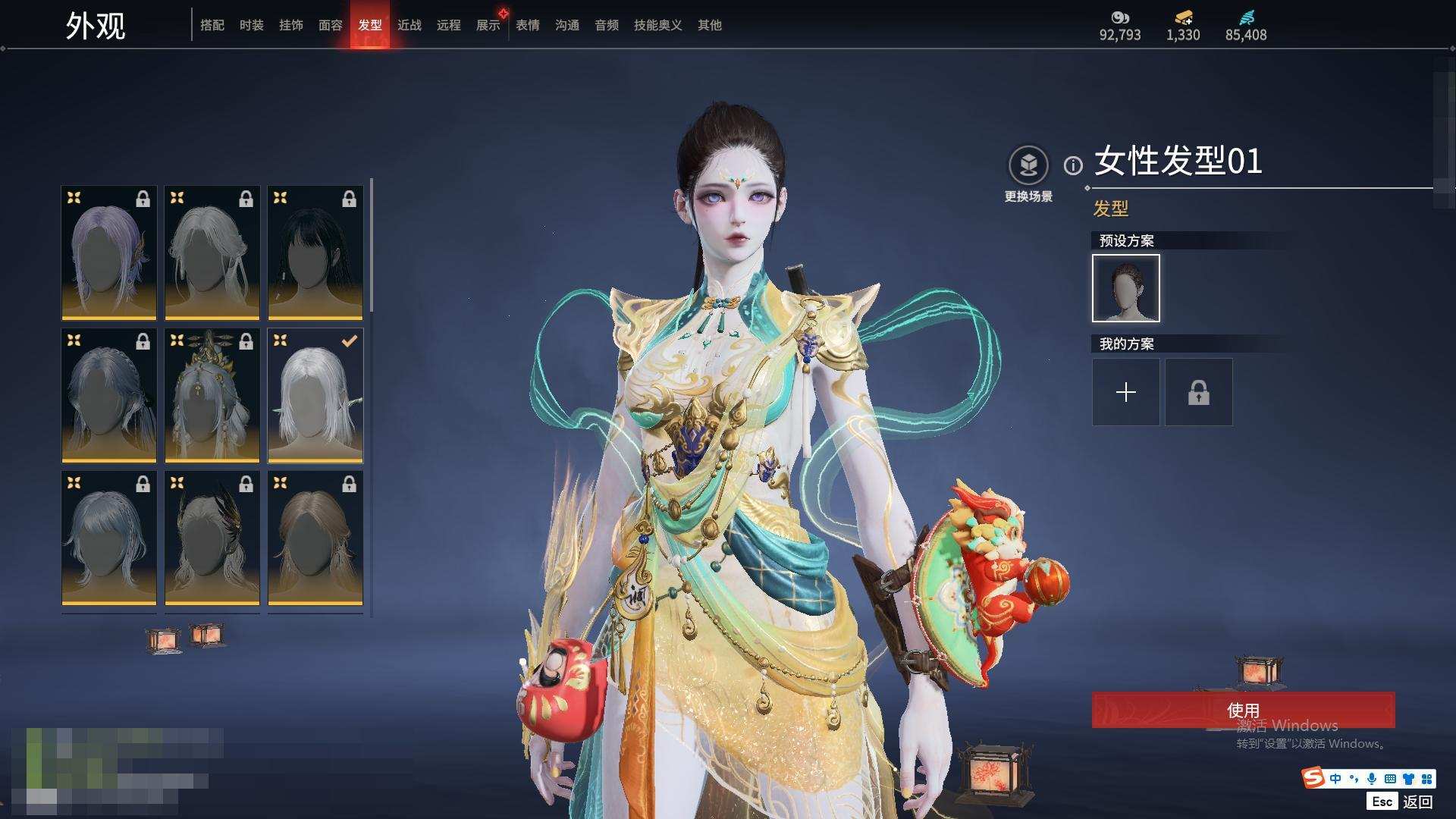Open the 表情 tab
The height and width of the screenshot is (819, 1456).
pos(528,25)
